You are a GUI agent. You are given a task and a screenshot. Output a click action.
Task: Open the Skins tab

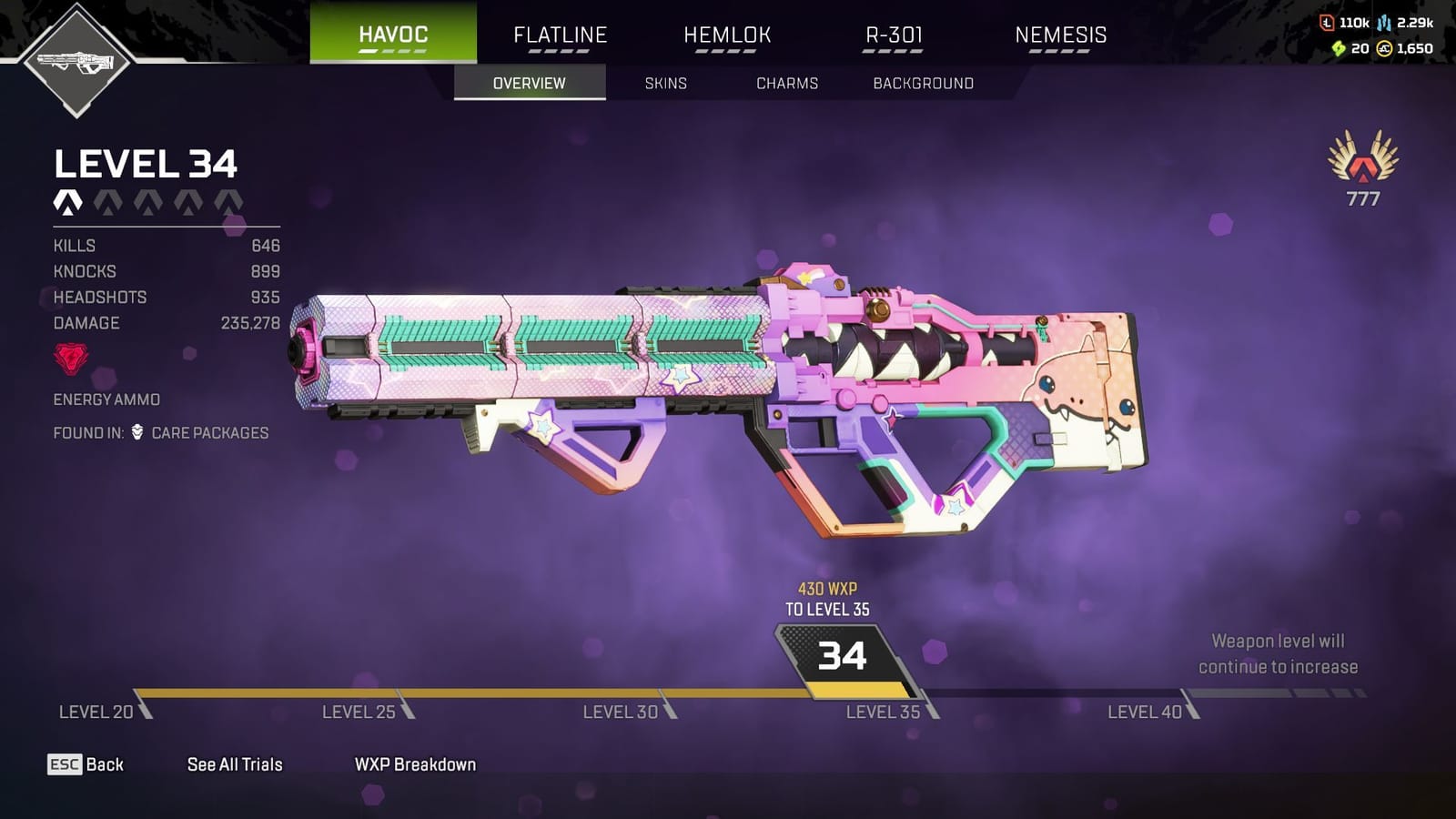[x=665, y=83]
